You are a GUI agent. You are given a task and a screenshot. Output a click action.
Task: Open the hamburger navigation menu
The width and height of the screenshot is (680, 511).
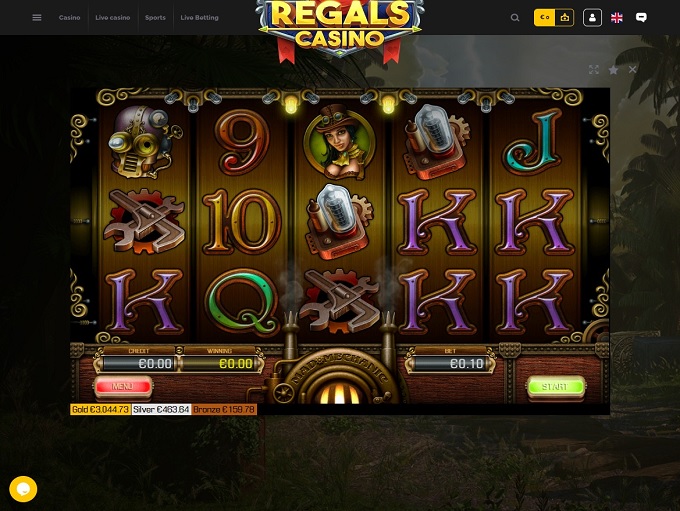tap(37, 18)
